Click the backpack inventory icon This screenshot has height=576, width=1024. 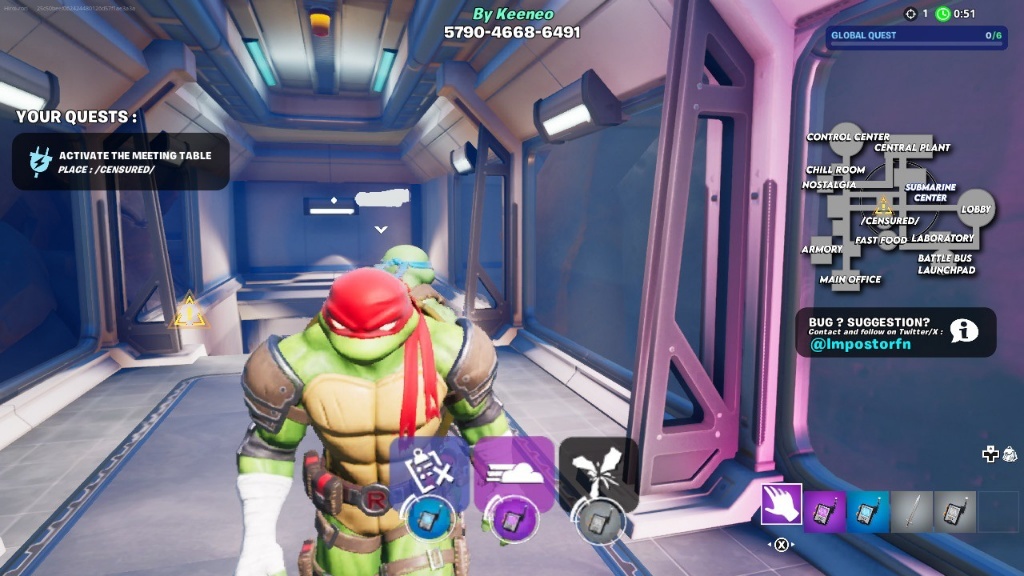click(x=1009, y=454)
